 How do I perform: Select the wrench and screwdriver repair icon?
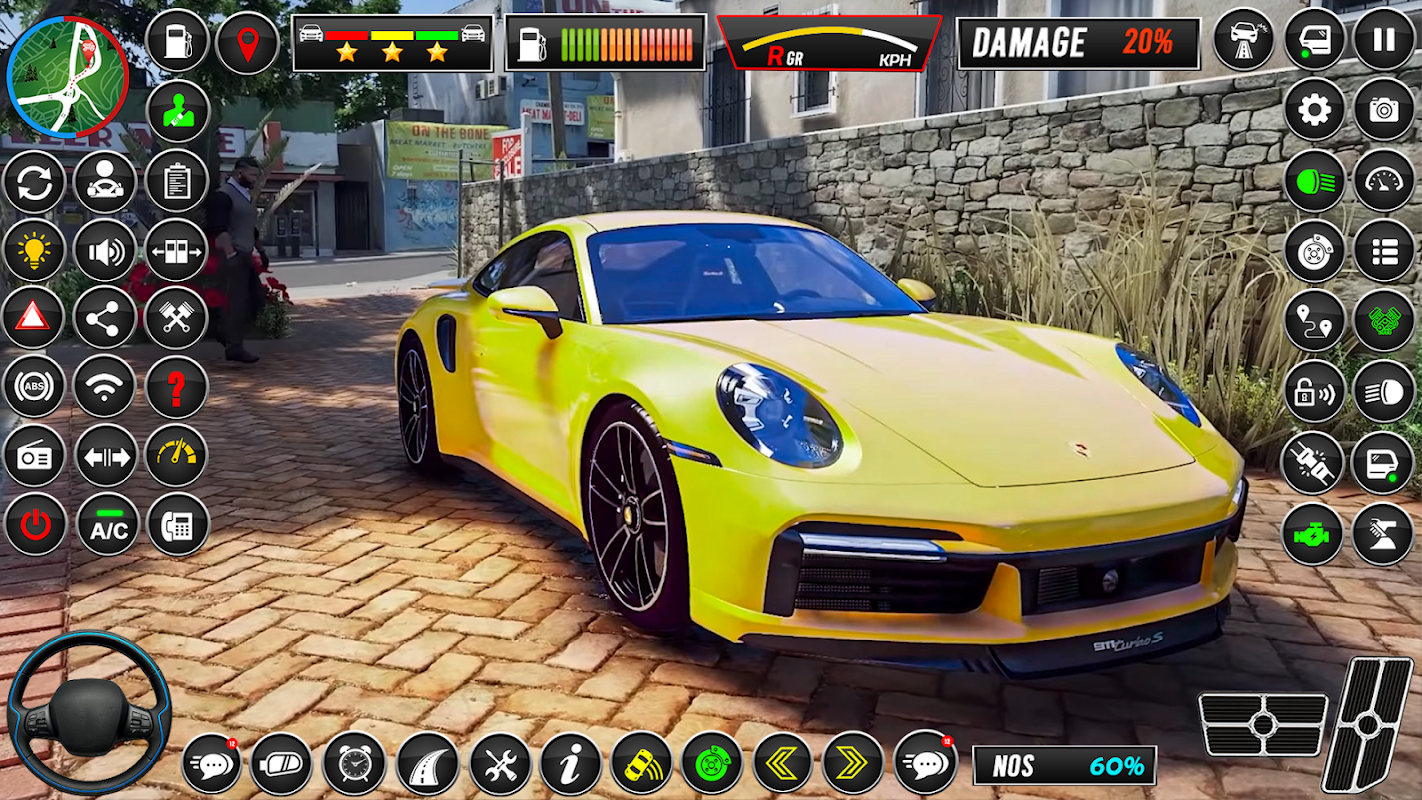pos(500,764)
